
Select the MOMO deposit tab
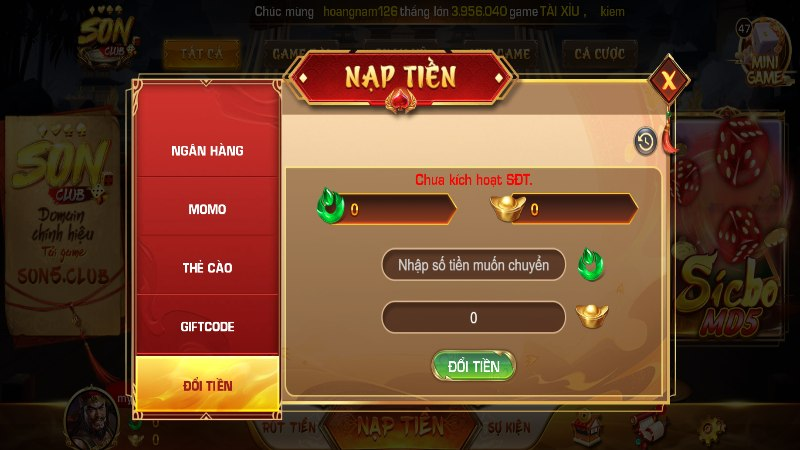click(x=207, y=209)
